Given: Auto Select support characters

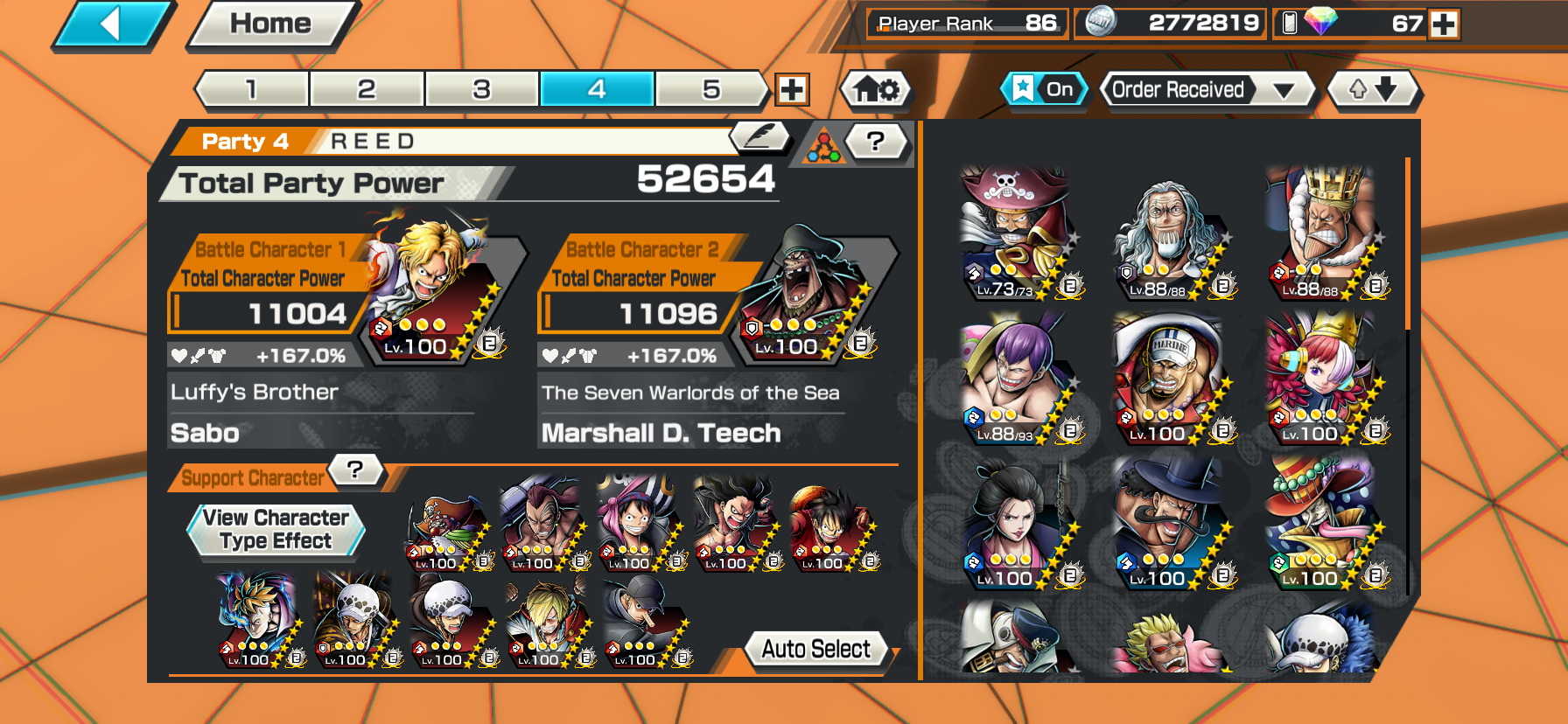Looking at the screenshot, I should point(815,649).
